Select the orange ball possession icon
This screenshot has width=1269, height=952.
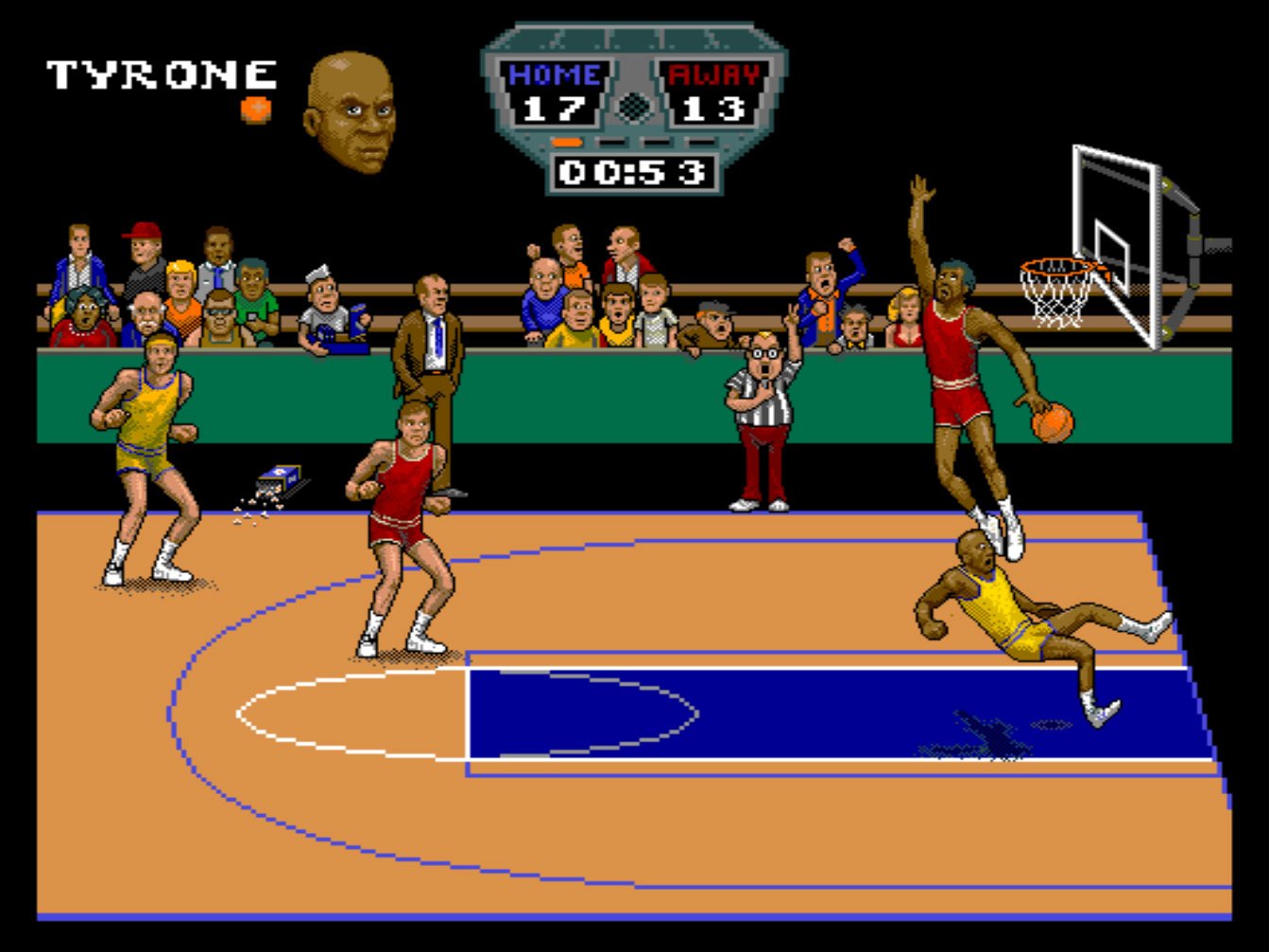click(255, 109)
